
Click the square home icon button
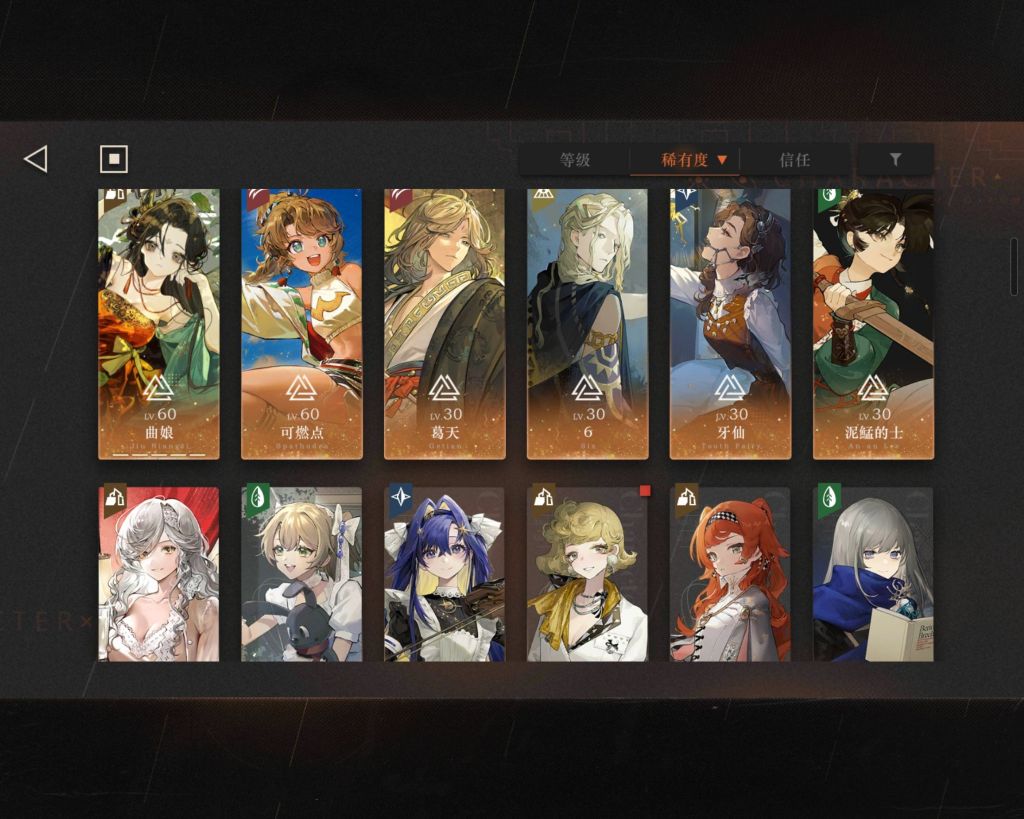point(114,159)
